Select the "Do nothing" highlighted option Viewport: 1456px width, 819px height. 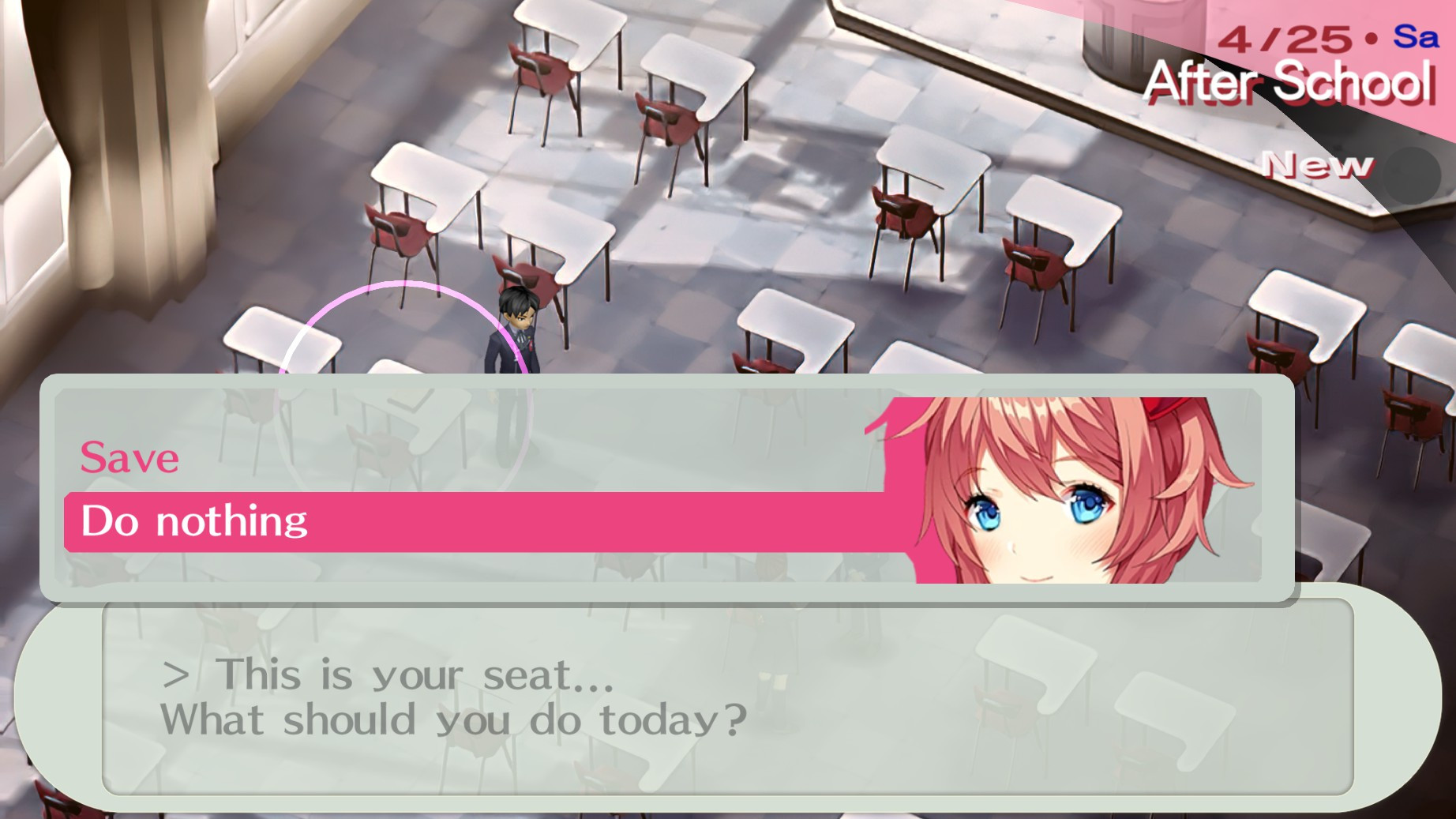click(197, 519)
